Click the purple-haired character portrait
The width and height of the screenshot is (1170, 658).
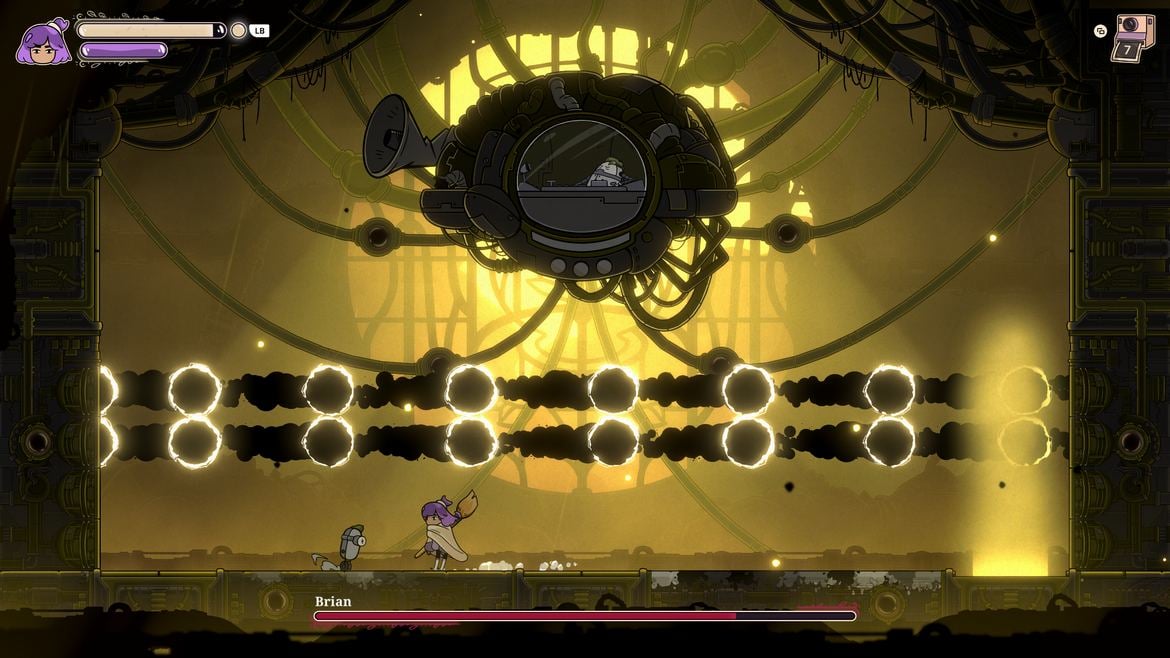pyautogui.click(x=41, y=42)
